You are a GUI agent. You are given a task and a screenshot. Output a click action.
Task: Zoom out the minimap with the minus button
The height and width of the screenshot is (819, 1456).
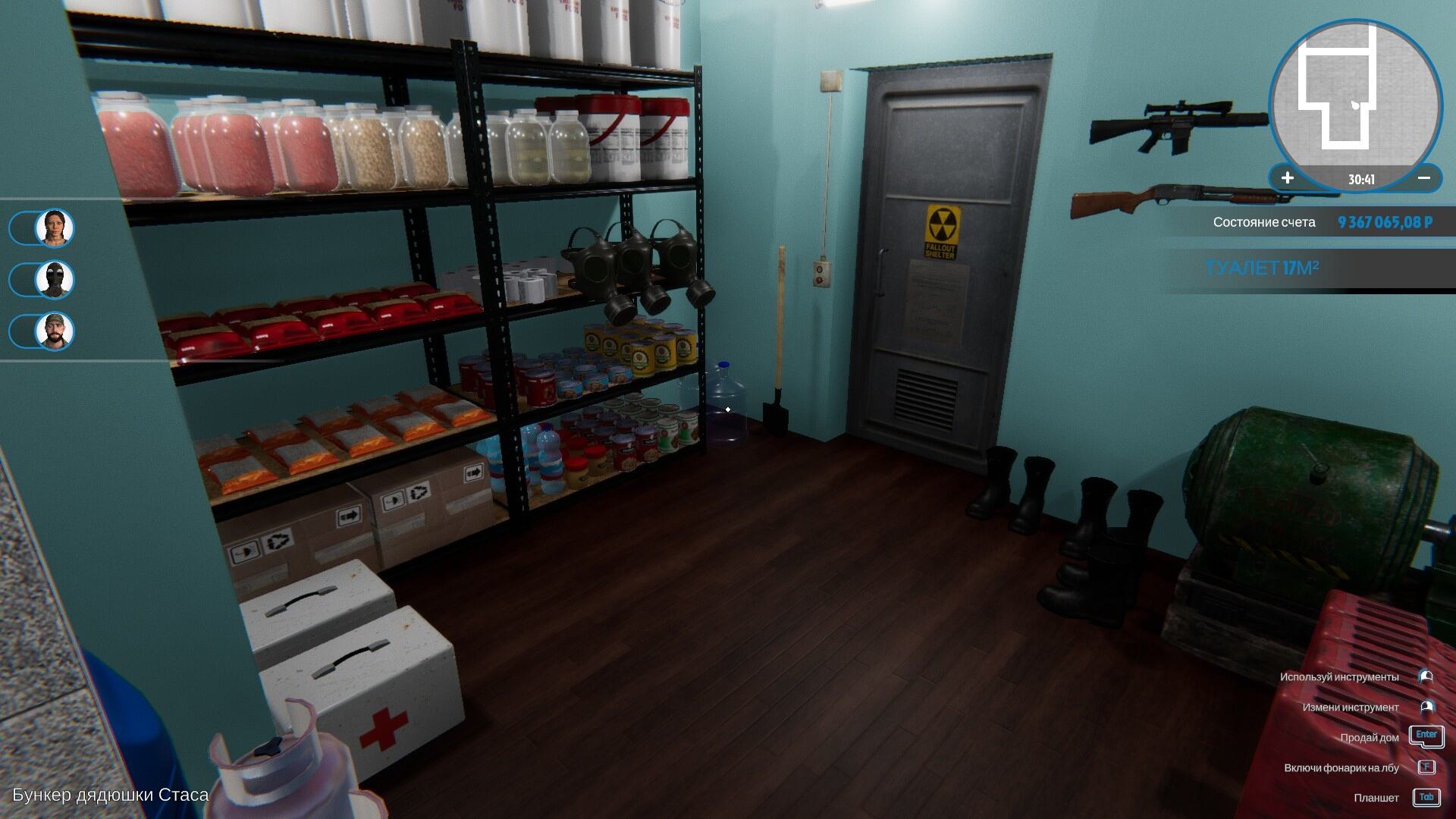click(x=1423, y=178)
